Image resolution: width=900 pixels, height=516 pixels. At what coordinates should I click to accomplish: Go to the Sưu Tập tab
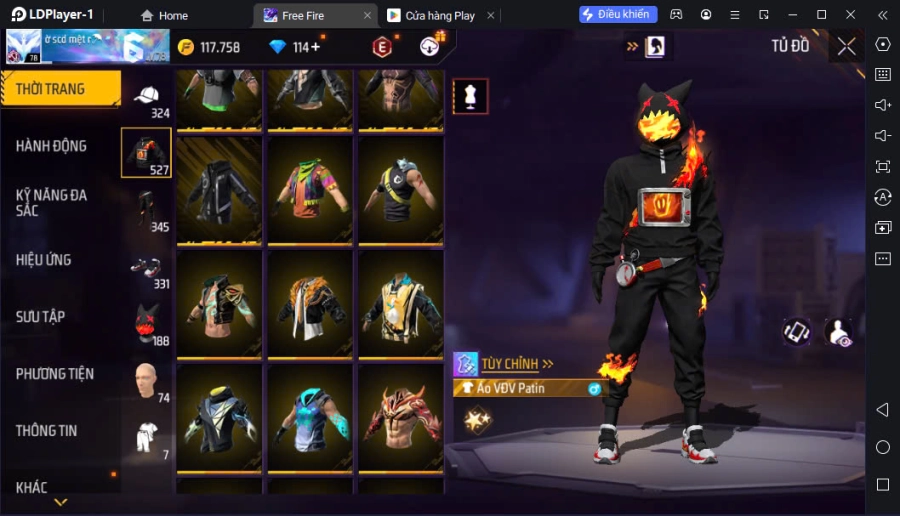(41, 317)
